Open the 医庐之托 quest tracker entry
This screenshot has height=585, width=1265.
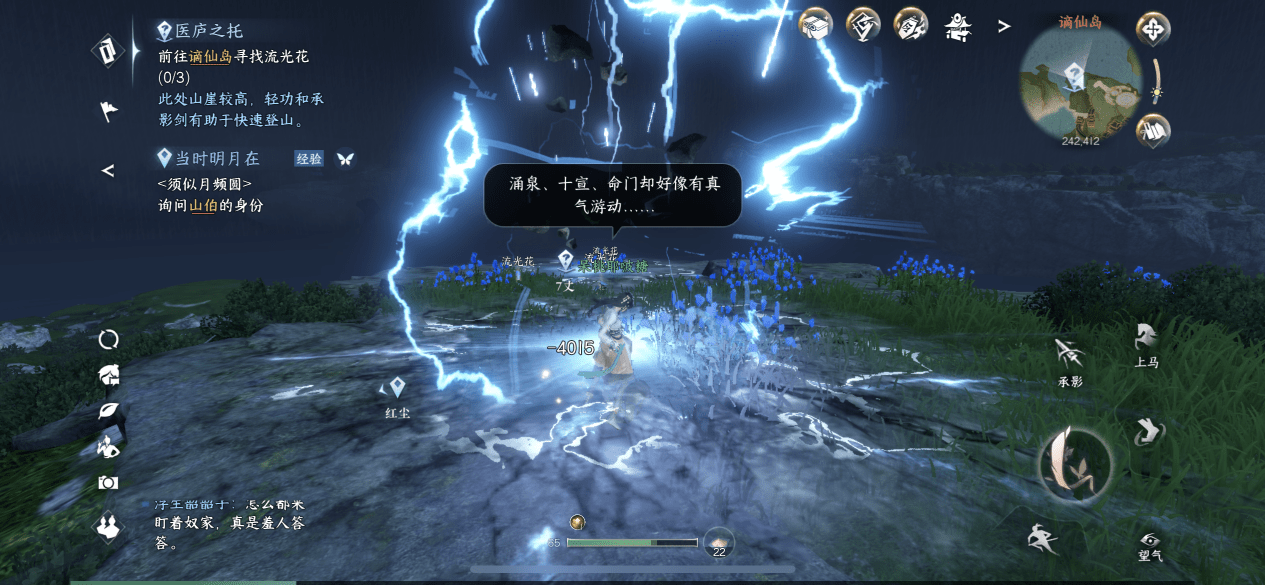coord(208,31)
